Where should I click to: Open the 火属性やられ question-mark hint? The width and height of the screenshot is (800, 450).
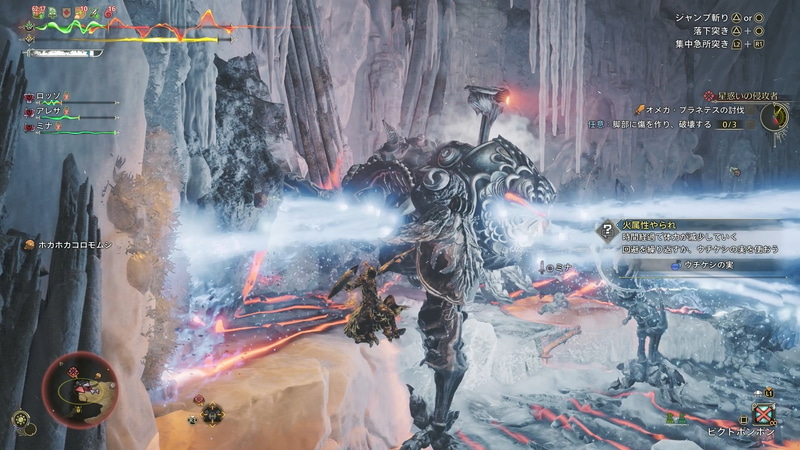click(x=605, y=229)
